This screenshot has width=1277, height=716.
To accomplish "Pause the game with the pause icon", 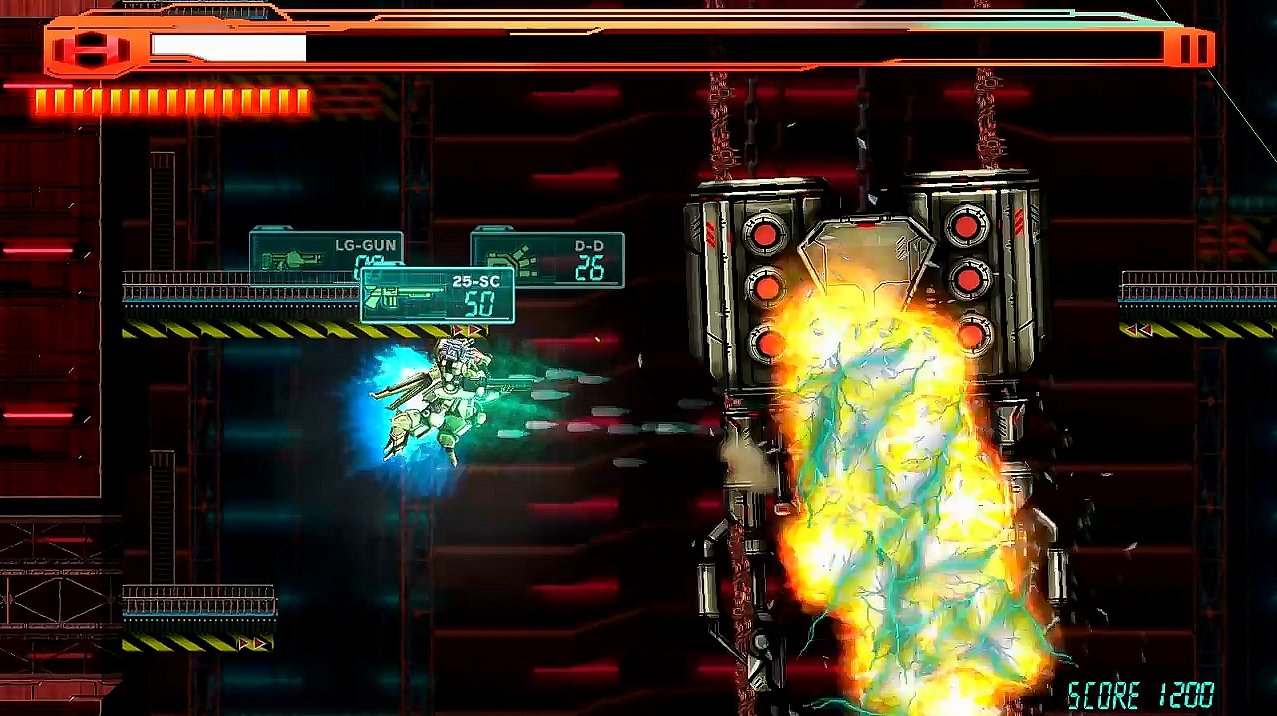I will click(x=1191, y=49).
